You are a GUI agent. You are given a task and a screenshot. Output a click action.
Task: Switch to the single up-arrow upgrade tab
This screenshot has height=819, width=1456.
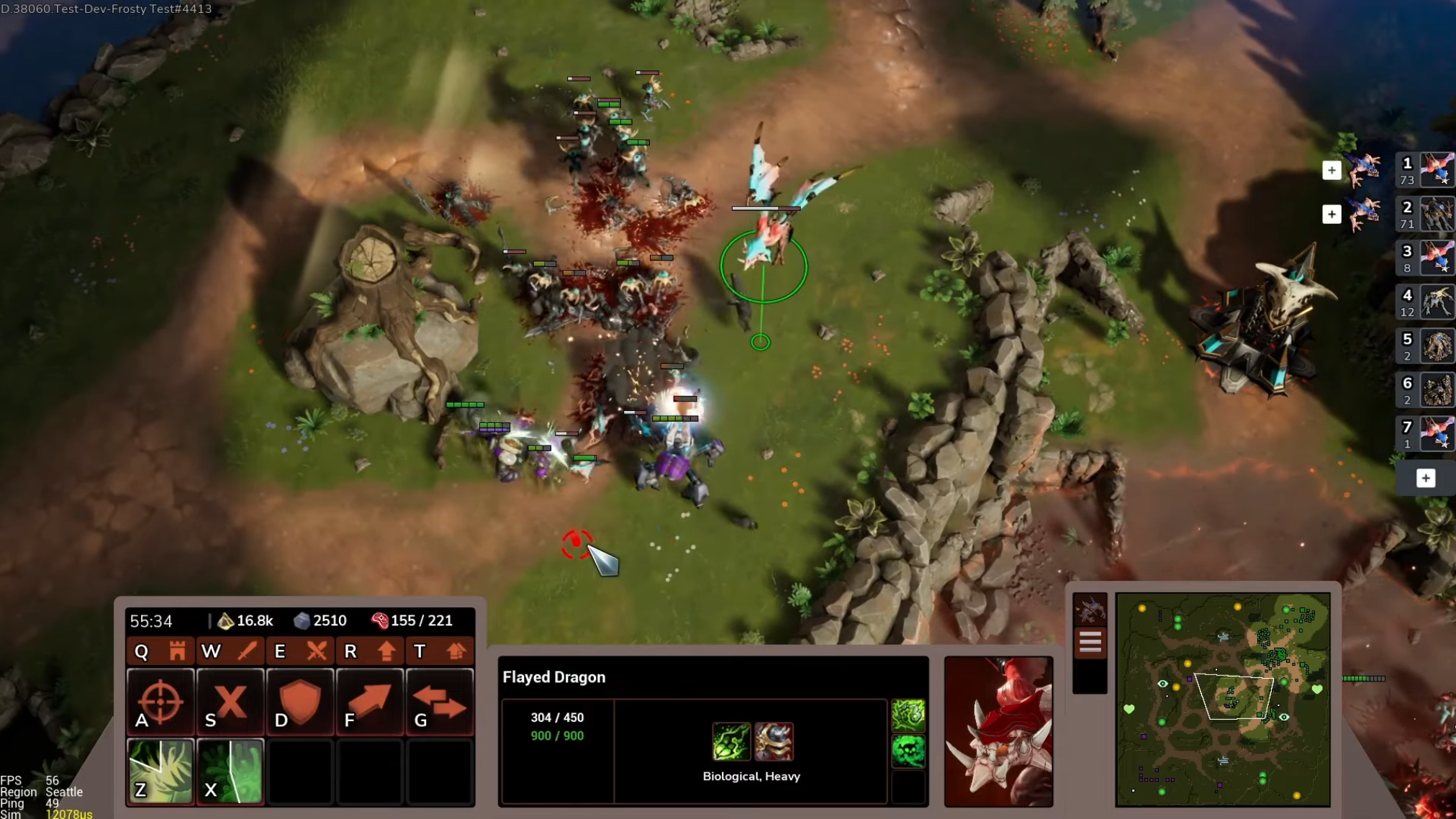coord(386,651)
